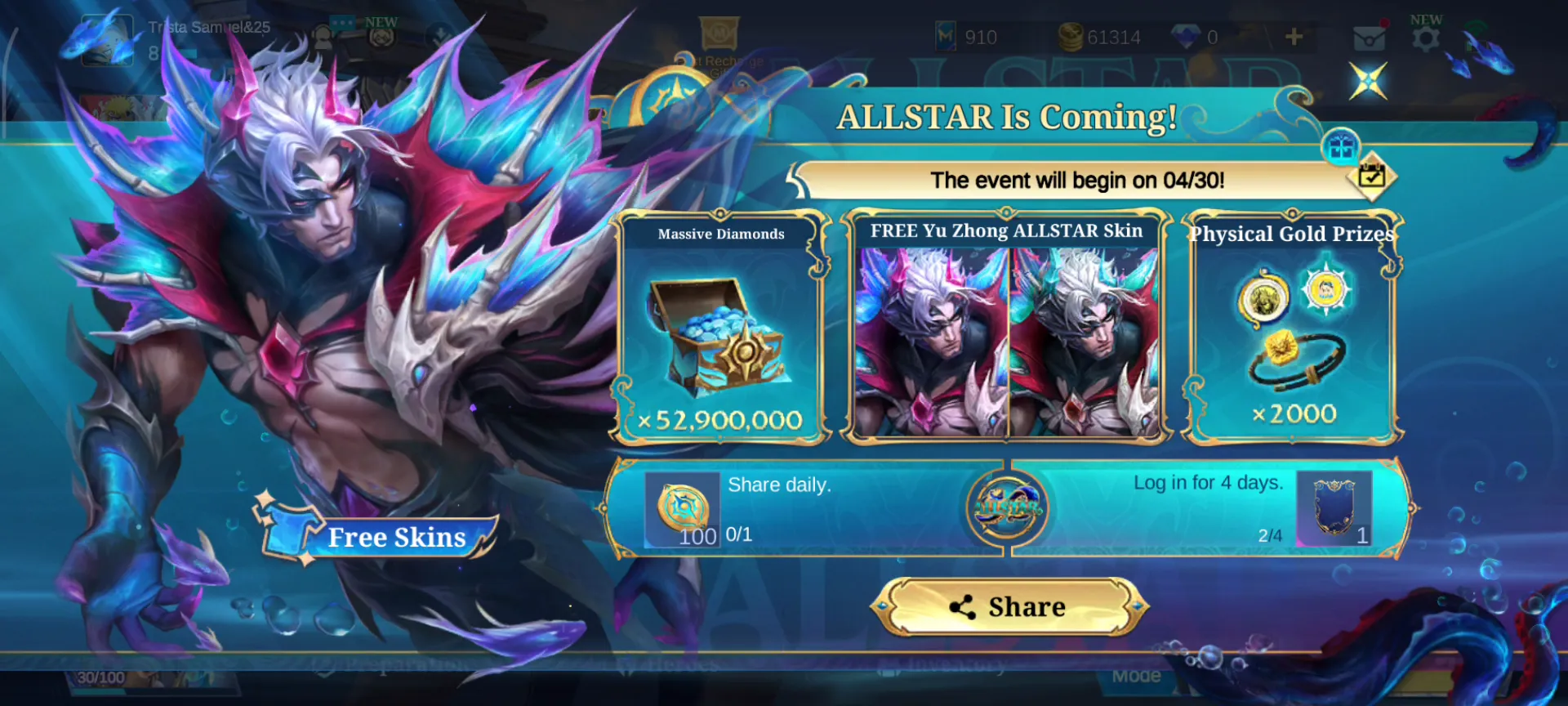
Task: Open the Free Skins banner
Action: pyautogui.click(x=380, y=536)
